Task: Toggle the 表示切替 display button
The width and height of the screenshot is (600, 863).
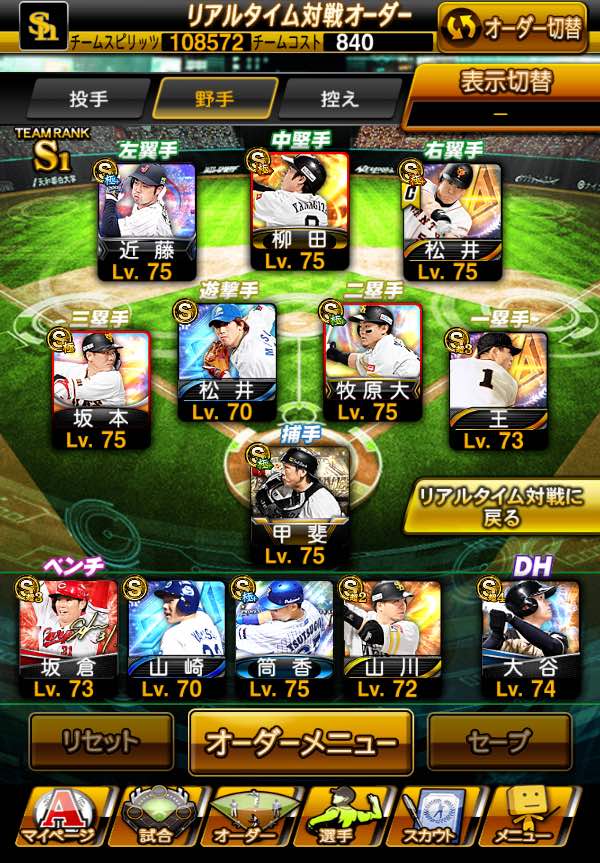Action: click(506, 95)
